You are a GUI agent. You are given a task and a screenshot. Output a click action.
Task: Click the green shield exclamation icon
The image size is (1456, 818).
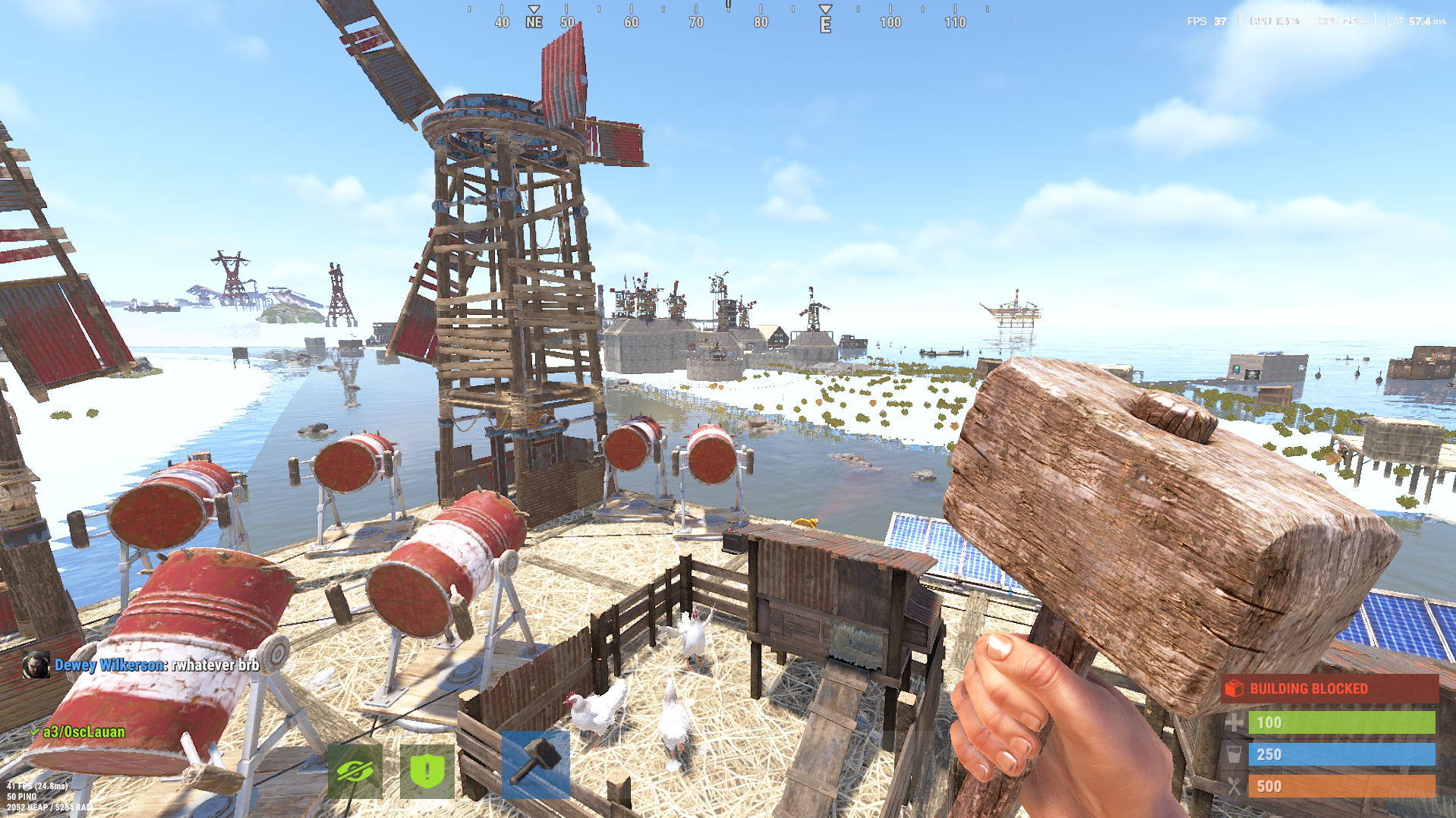pos(427,771)
